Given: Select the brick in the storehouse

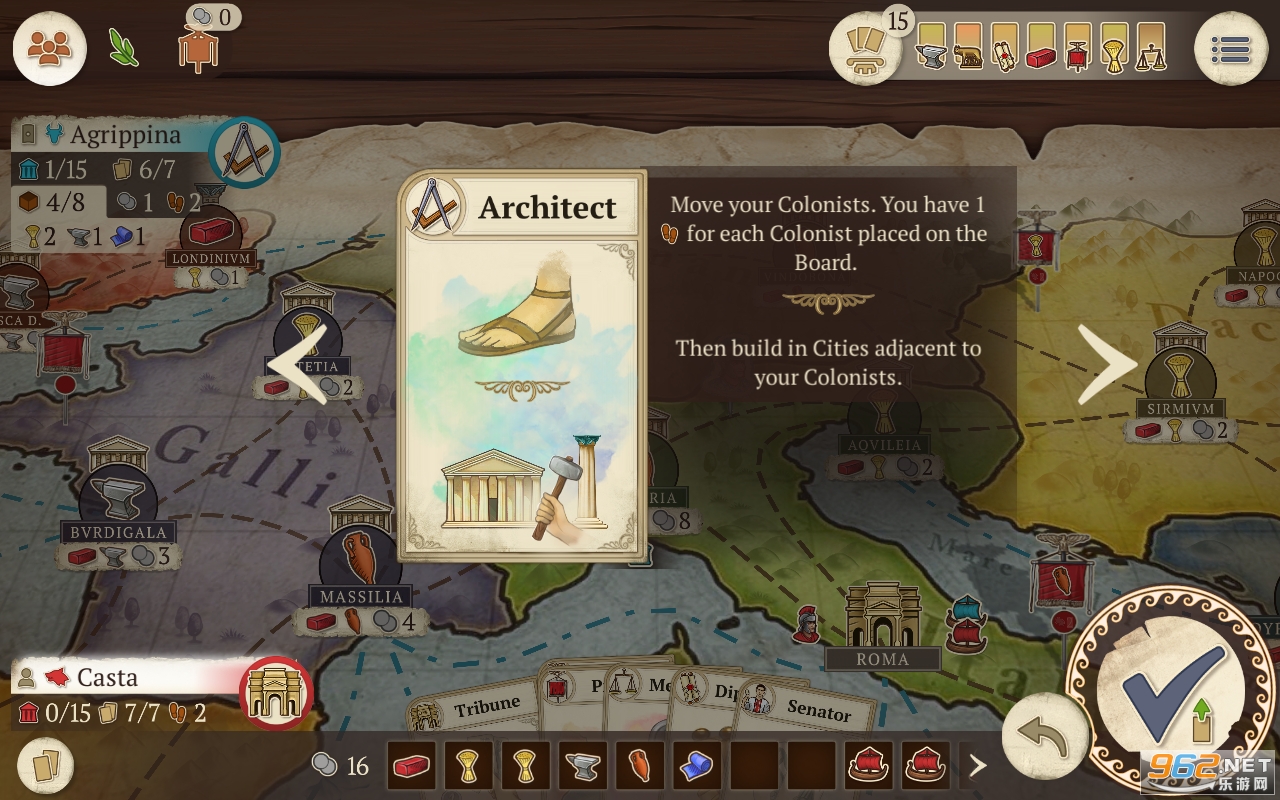Looking at the screenshot, I should click(410, 767).
